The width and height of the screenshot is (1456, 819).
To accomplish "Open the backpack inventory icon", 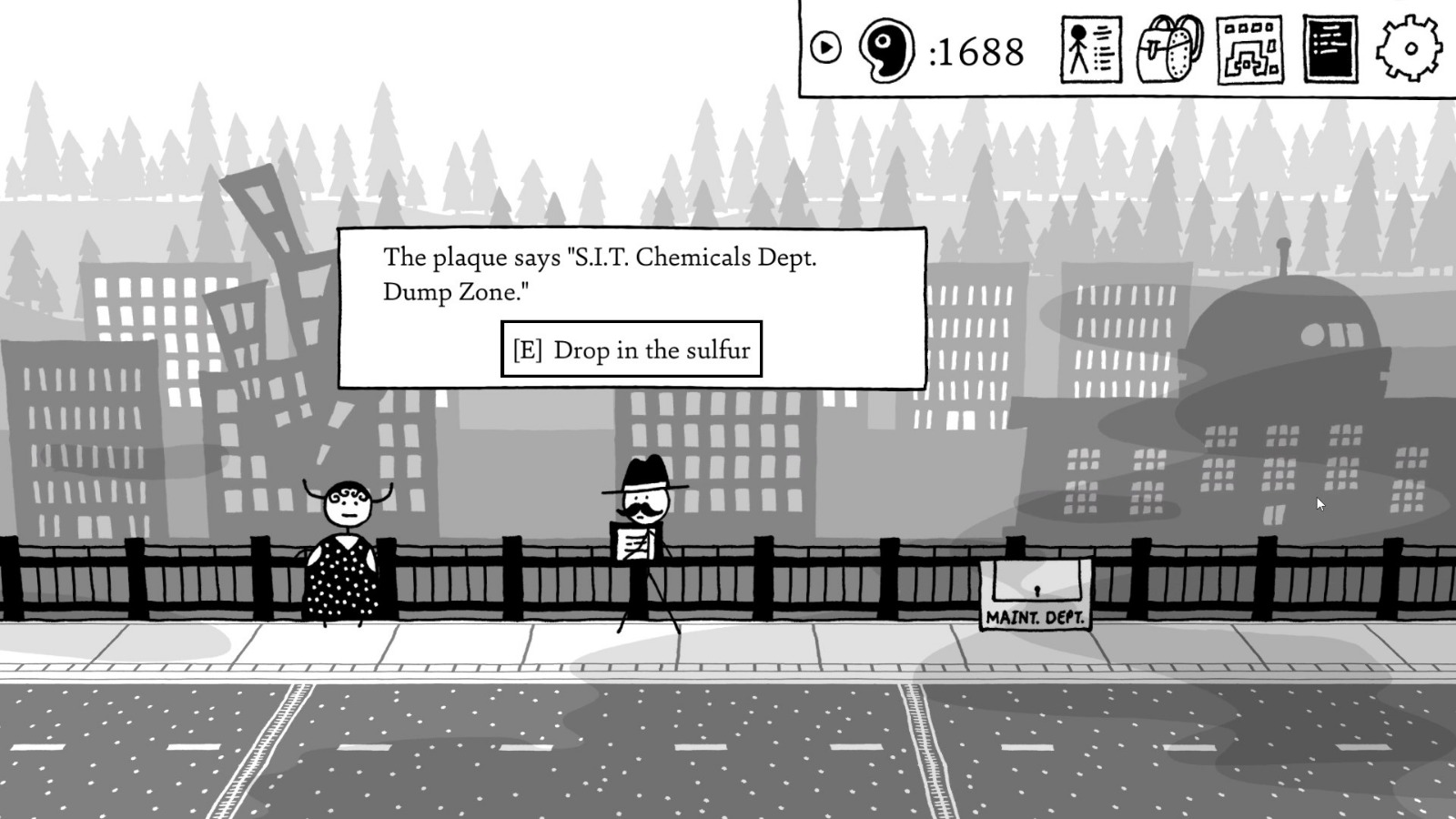I will 1169,52.
